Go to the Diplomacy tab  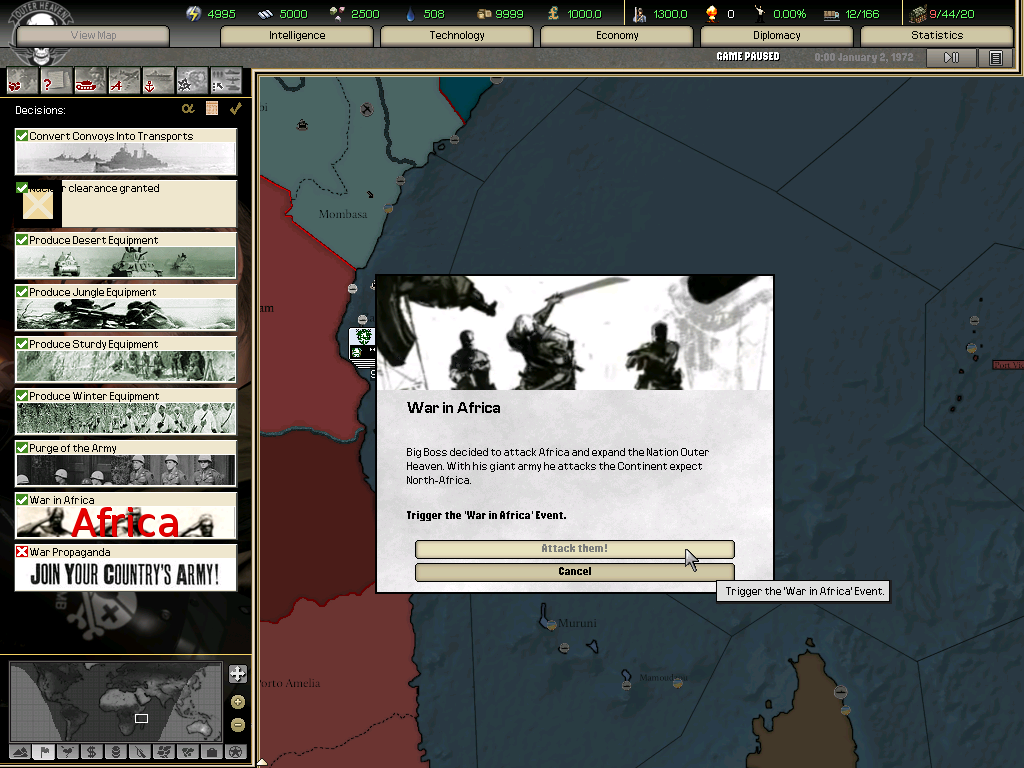click(x=777, y=36)
